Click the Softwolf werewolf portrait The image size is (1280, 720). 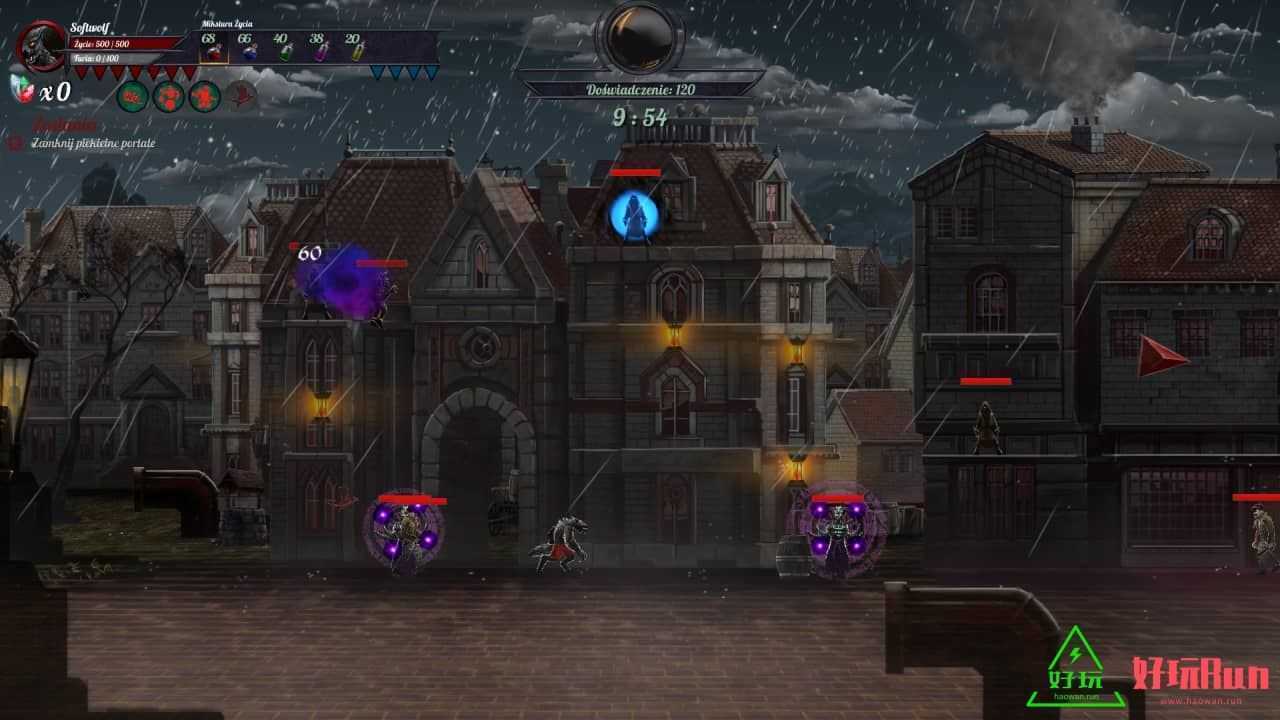coord(42,45)
